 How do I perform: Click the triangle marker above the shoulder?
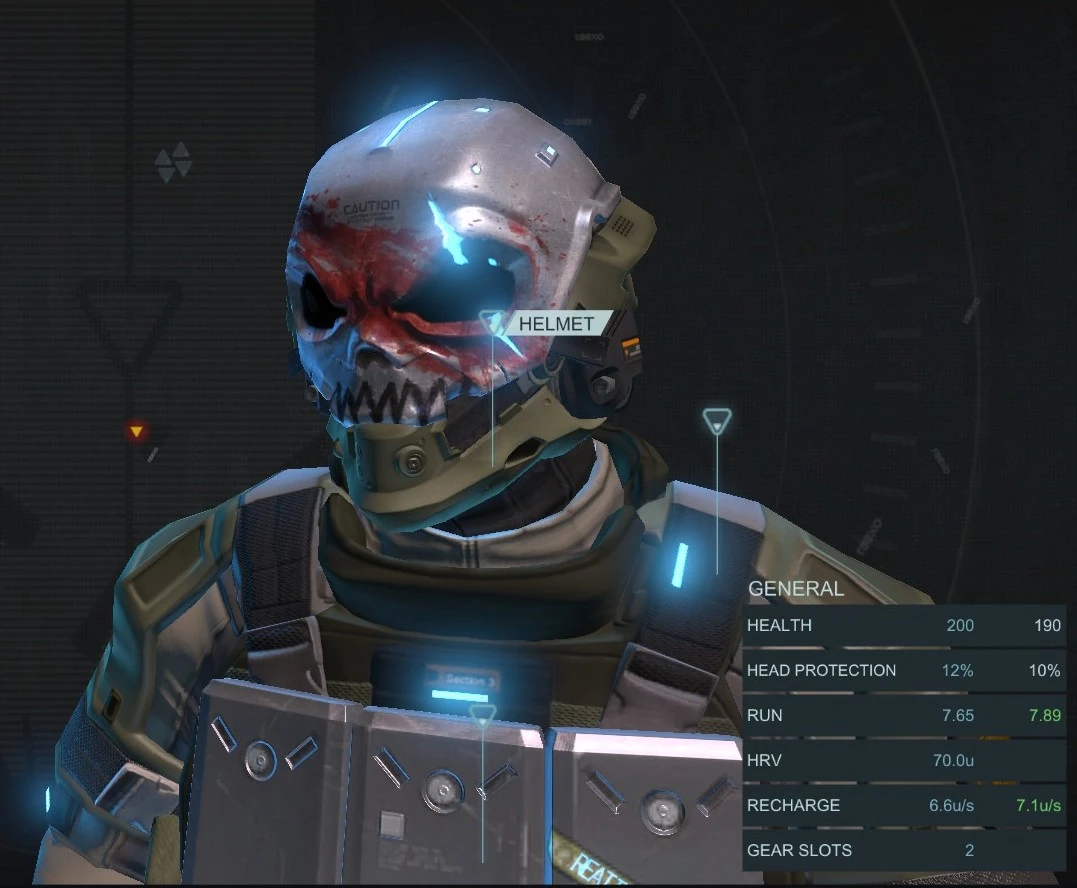[717, 422]
